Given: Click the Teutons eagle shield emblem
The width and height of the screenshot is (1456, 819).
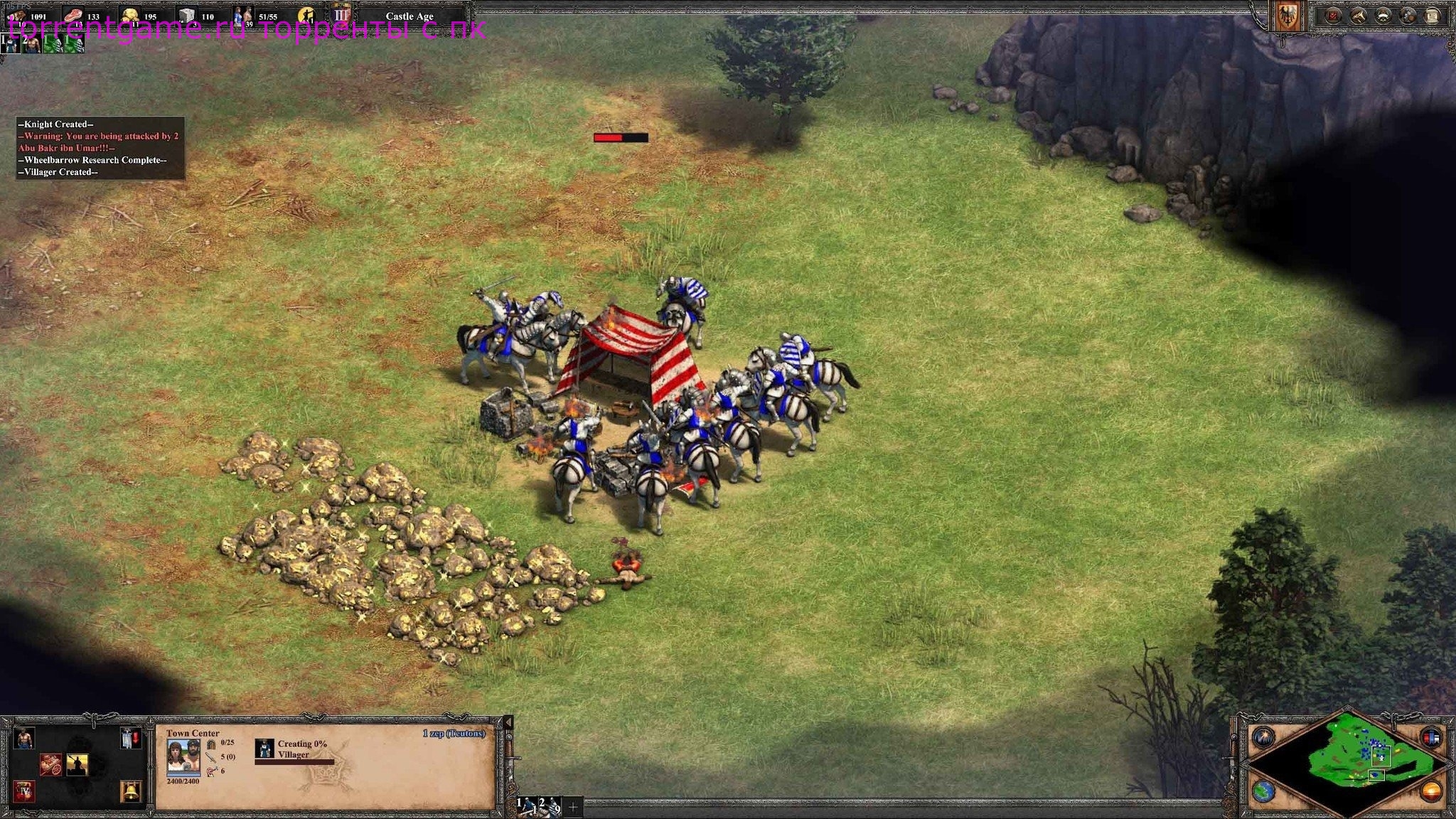Looking at the screenshot, I should pos(1288,16).
